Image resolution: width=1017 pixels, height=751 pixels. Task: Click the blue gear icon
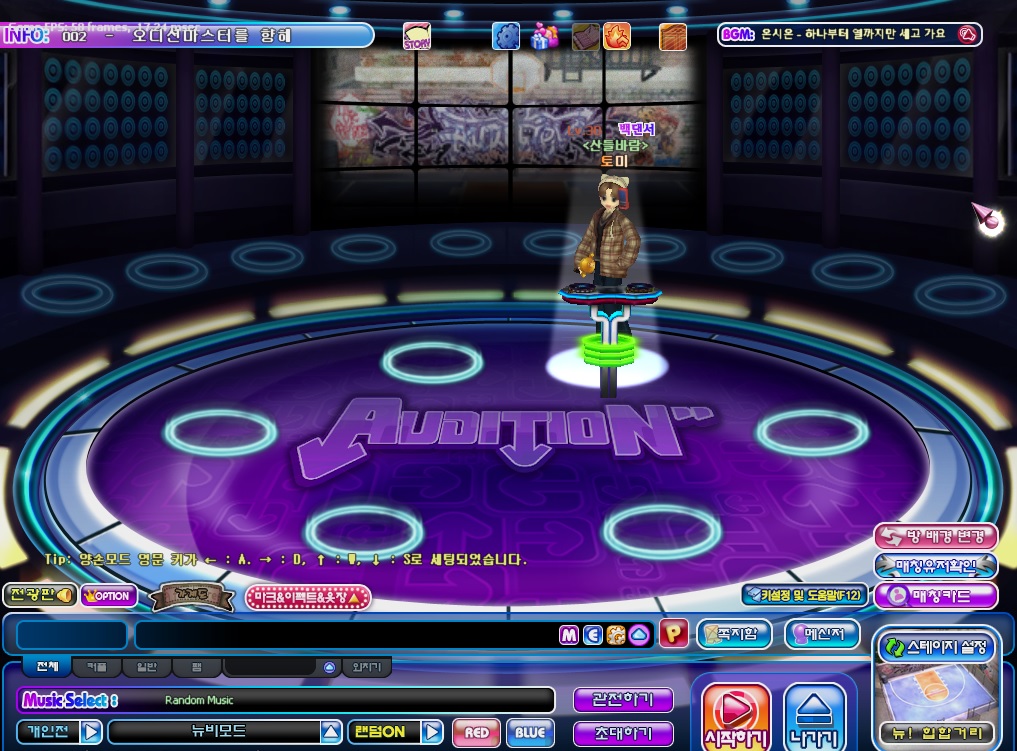coord(506,37)
